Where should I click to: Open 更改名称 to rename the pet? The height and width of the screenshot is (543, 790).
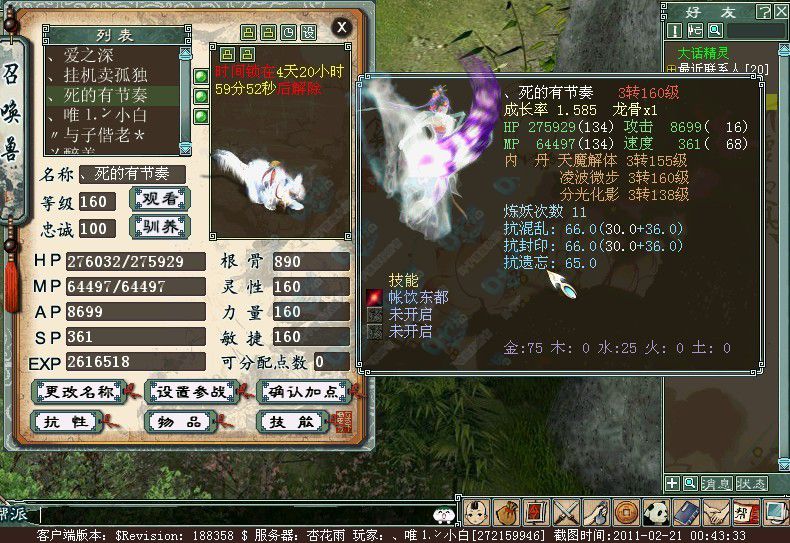(x=77, y=391)
